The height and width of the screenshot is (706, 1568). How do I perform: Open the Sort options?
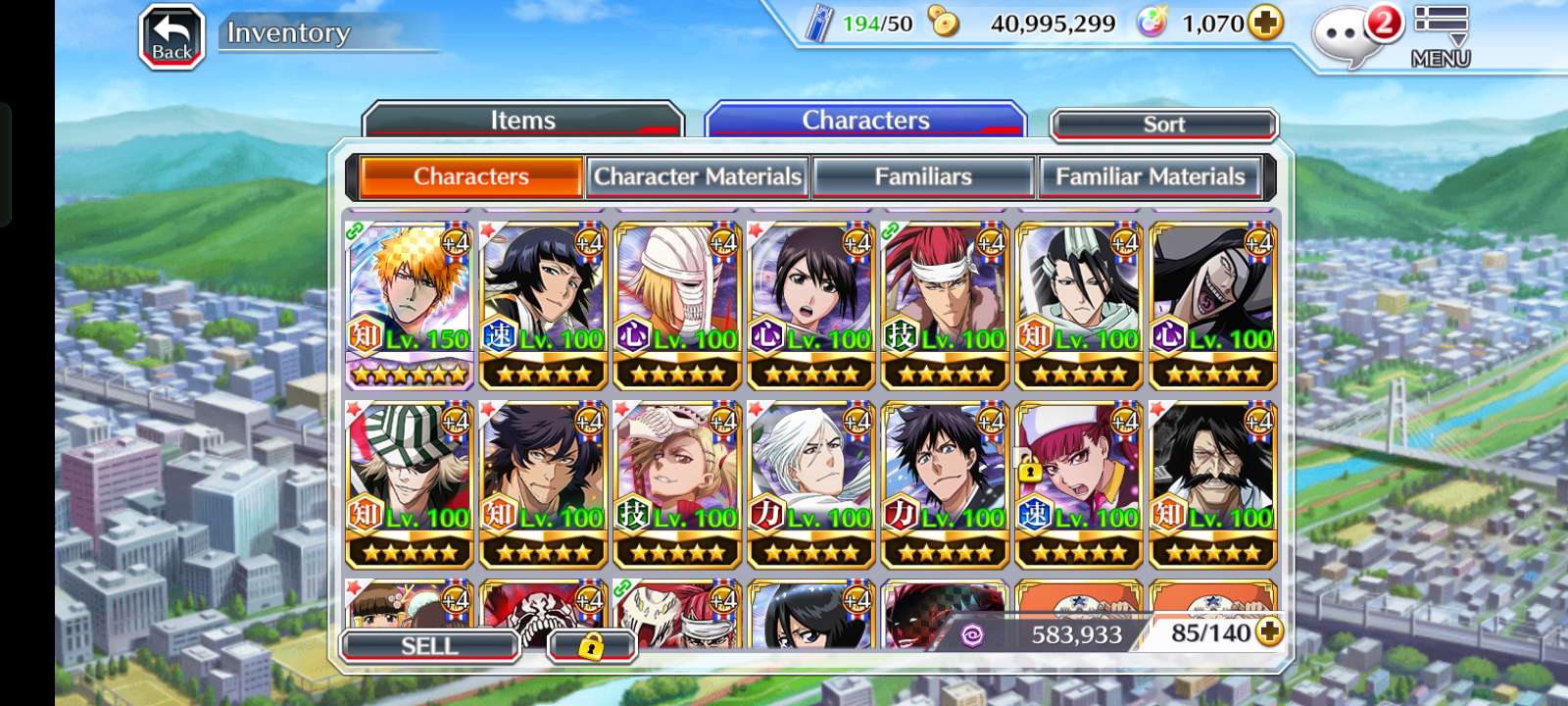[x=1163, y=125]
